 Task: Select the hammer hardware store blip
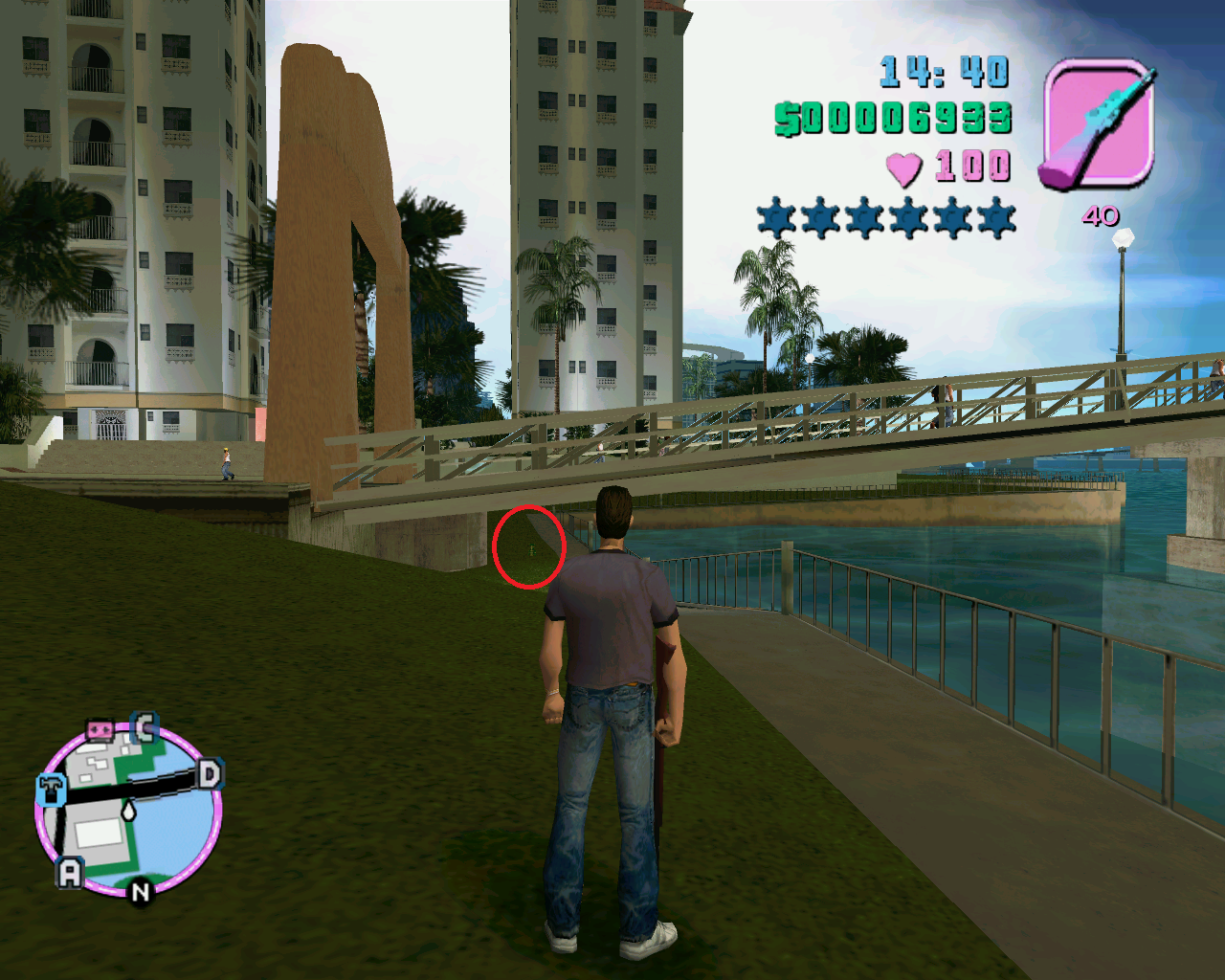click(51, 791)
